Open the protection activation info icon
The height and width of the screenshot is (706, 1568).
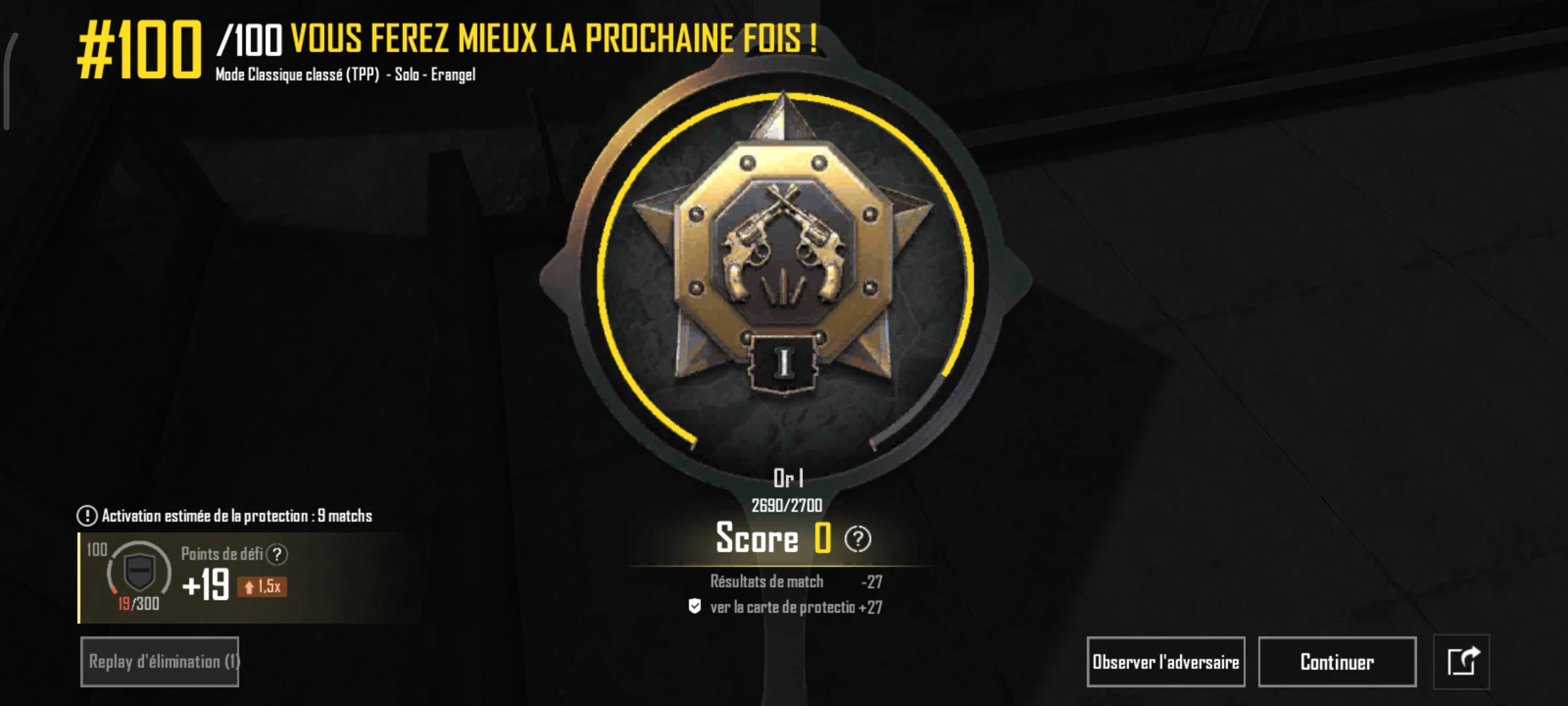(x=86, y=514)
